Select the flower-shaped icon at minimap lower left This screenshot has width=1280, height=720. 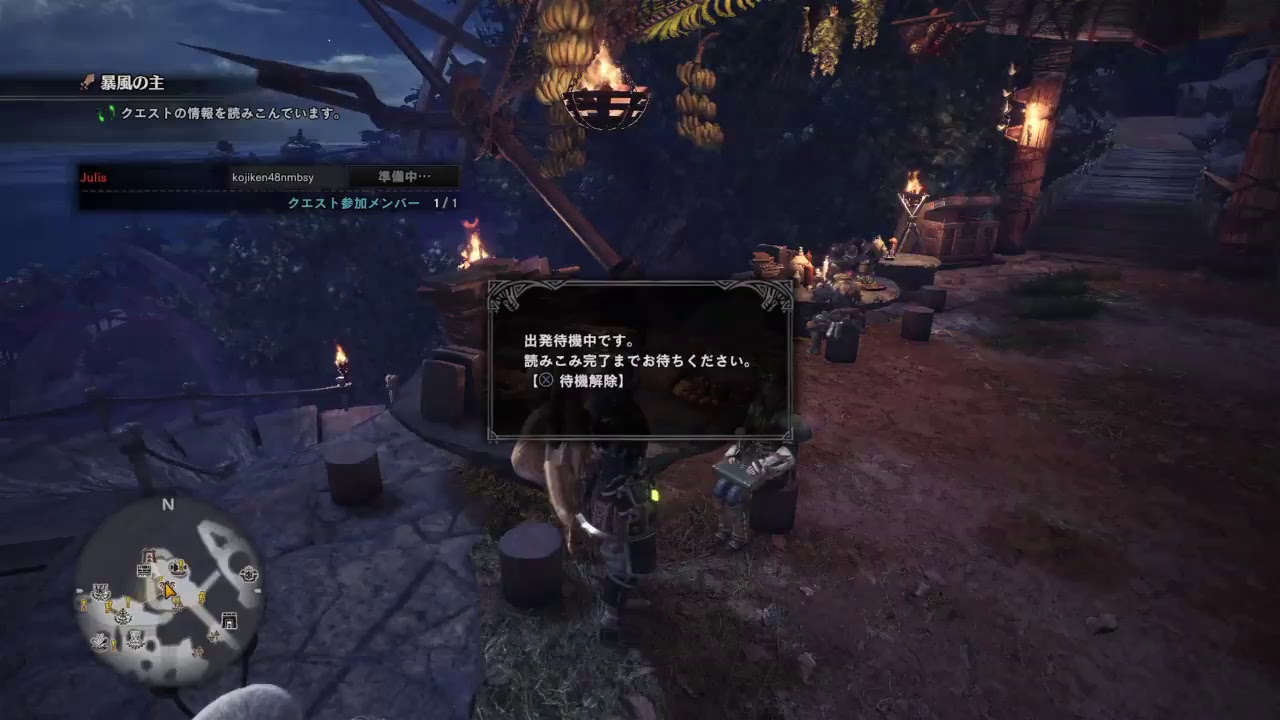tap(98, 640)
